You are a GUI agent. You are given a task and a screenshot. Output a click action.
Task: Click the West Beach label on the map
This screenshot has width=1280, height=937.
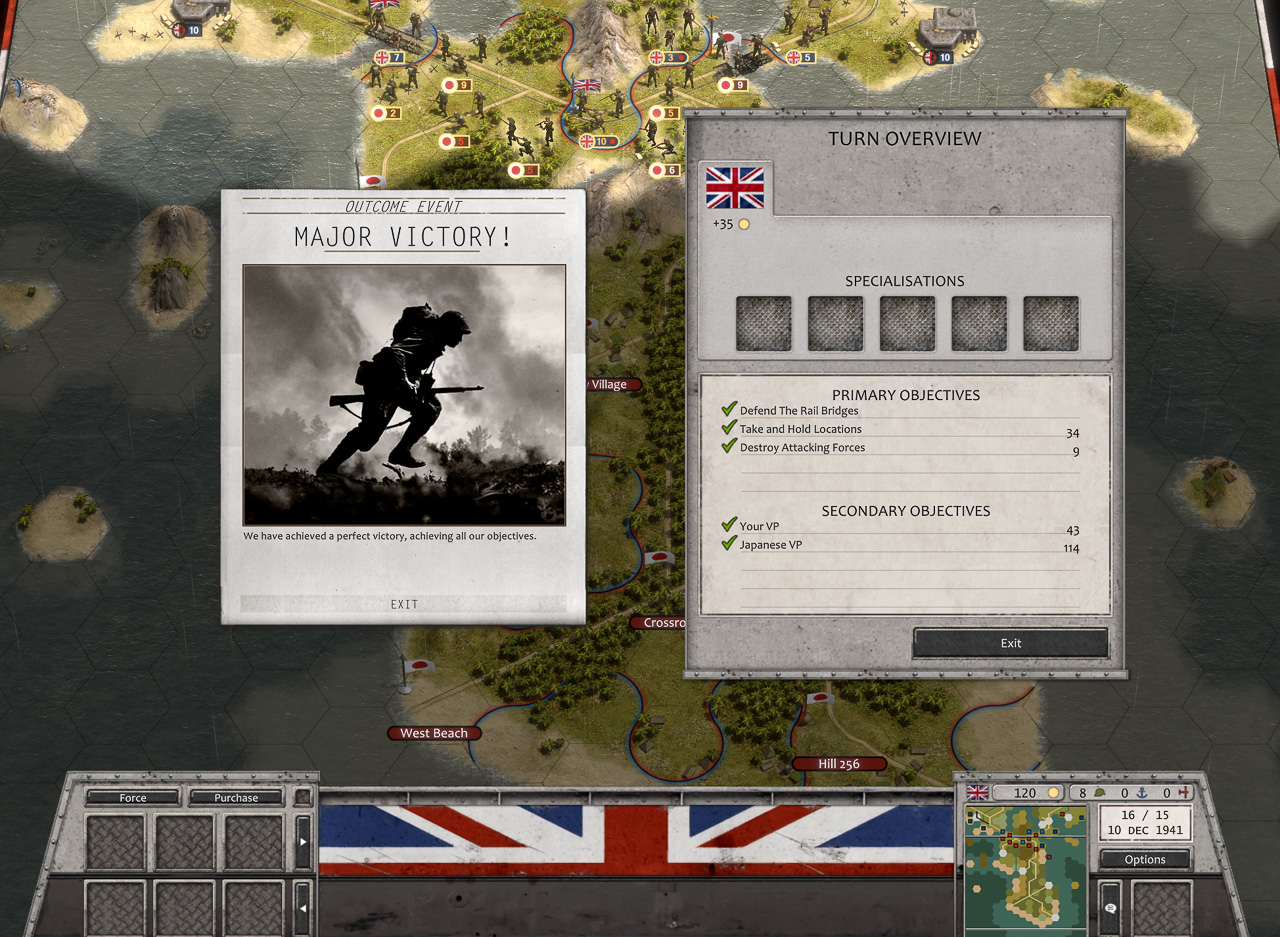(x=434, y=733)
